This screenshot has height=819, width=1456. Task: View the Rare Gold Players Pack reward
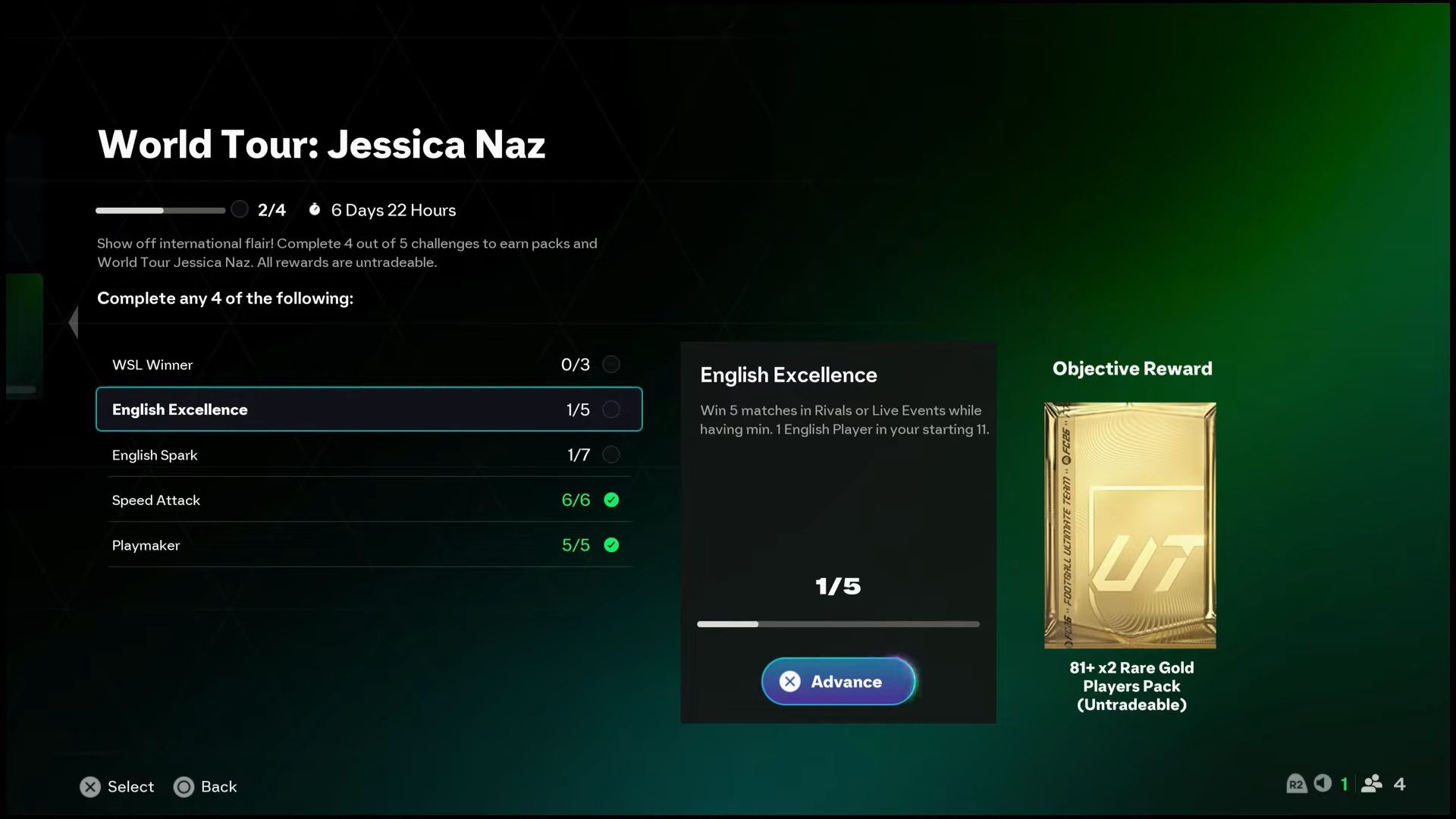[x=1130, y=525]
